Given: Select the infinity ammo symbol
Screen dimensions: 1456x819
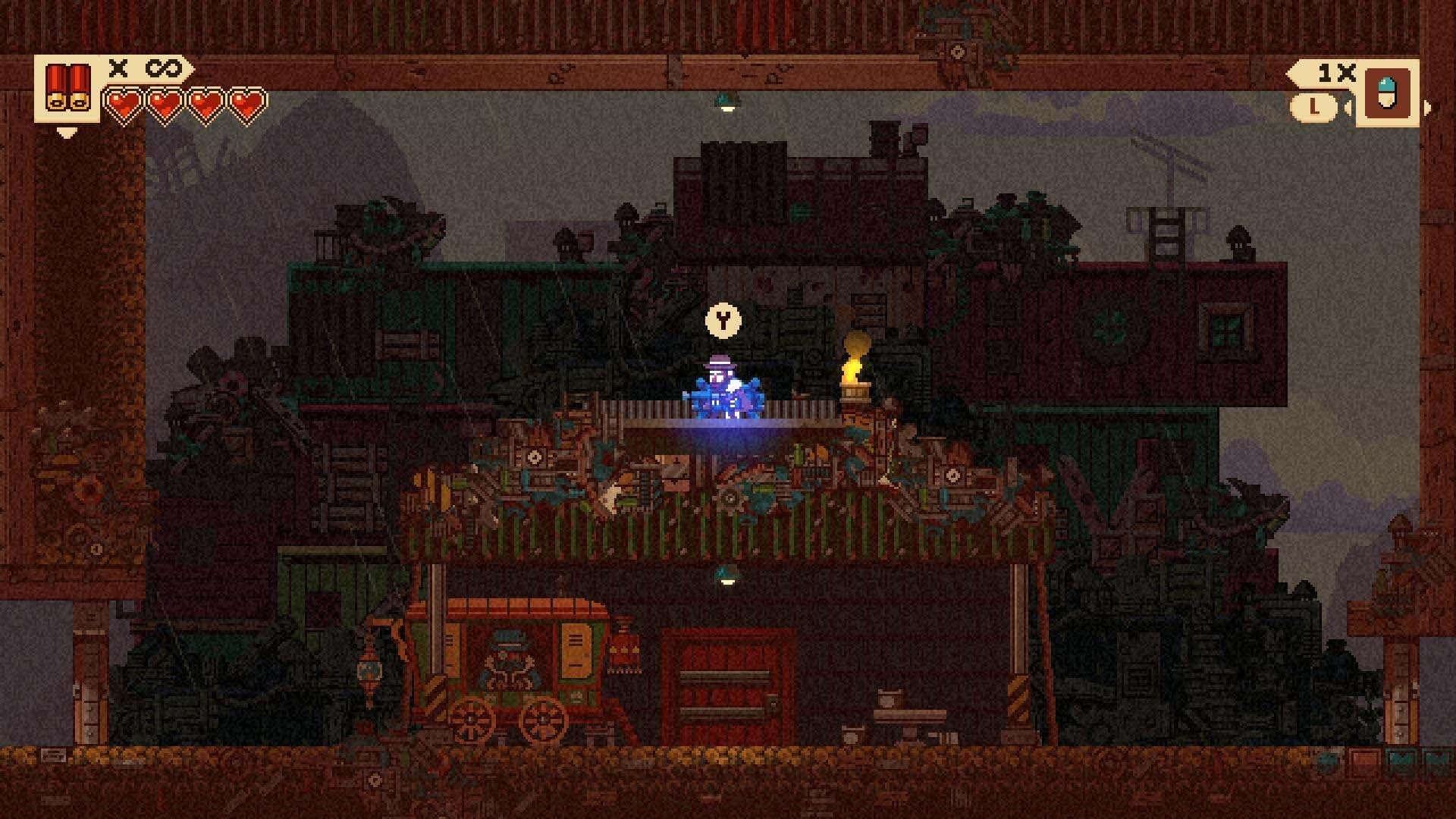Looking at the screenshot, I should click(163, 68).
